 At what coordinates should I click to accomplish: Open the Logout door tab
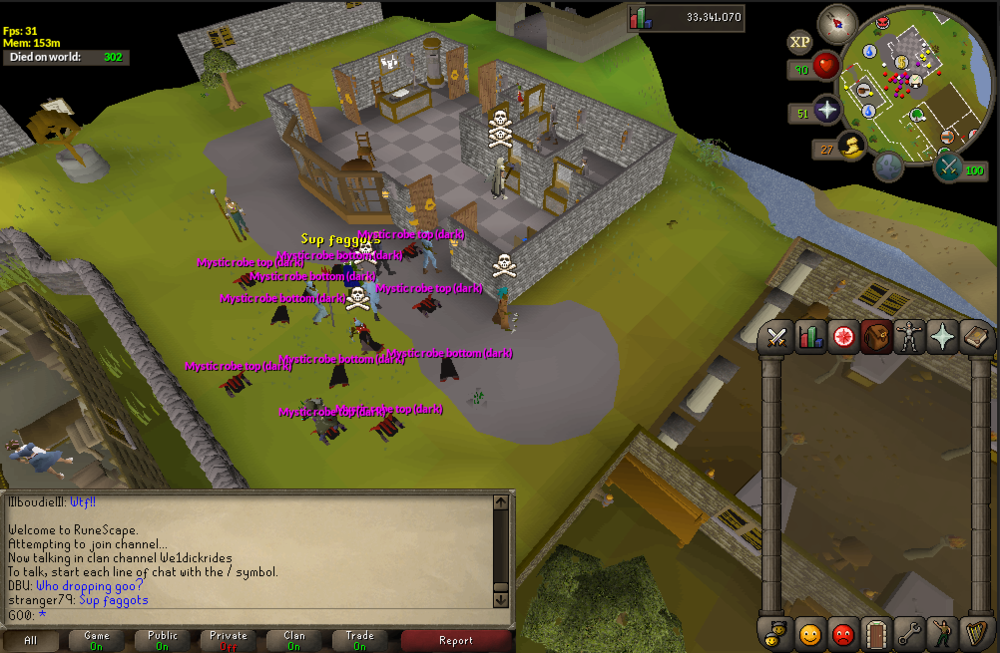876,634
